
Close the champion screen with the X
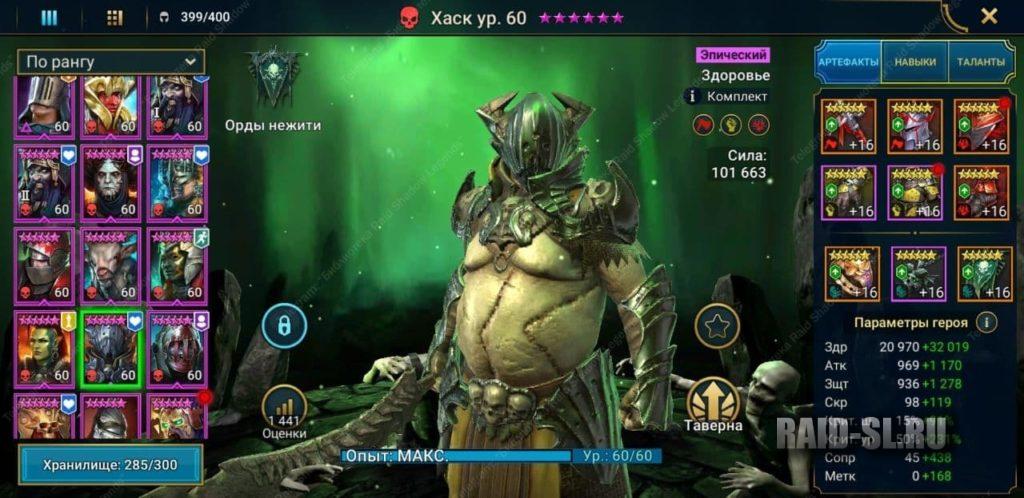(989, 16)
